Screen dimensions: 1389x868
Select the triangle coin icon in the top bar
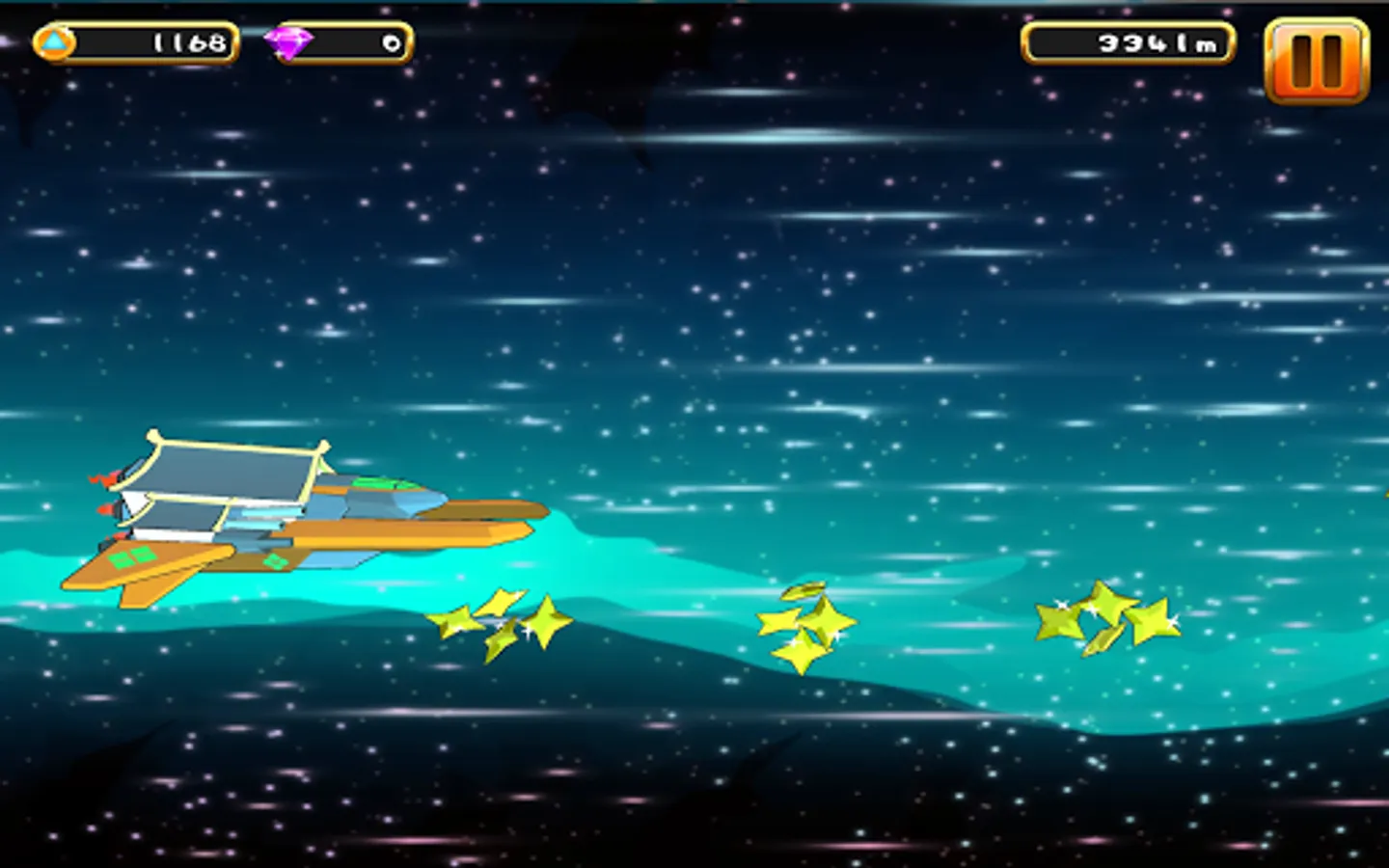coord(56,41)
